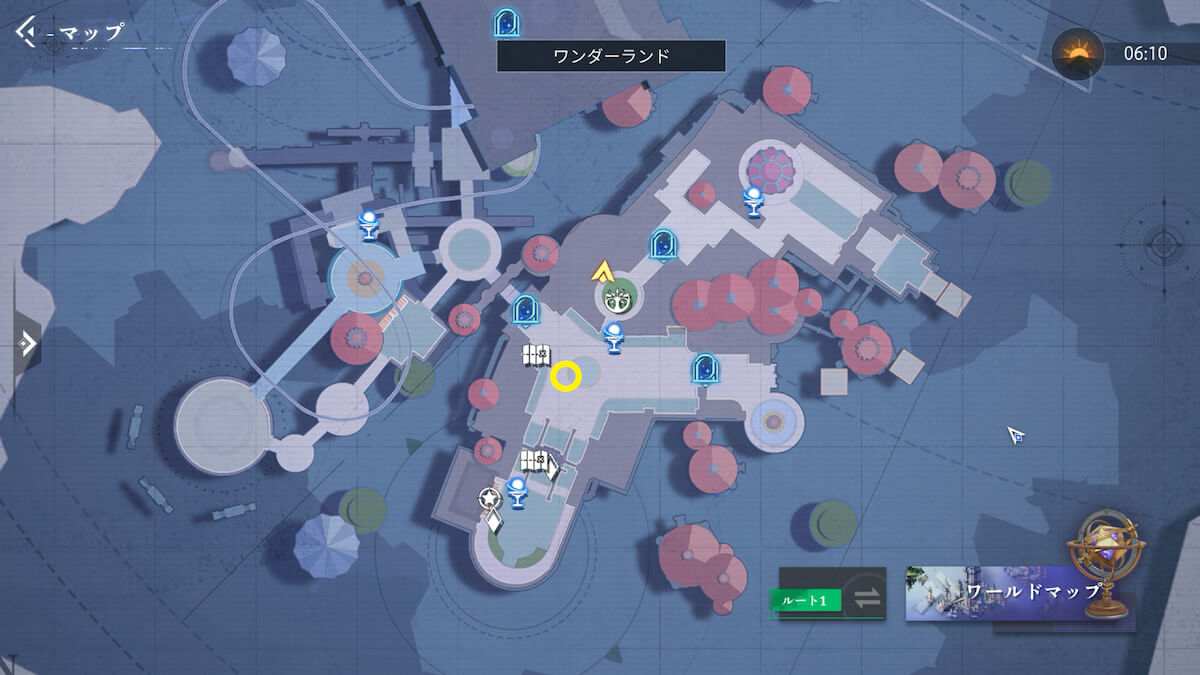Click the sun time-of-day icon
Screen dimensions: 1200x675
tap(1078, 53)
